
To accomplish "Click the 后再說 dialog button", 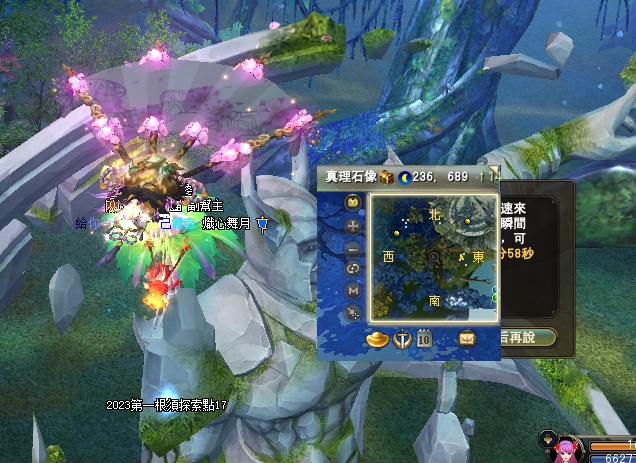I will pyautogui.click(x=528, y=337).
